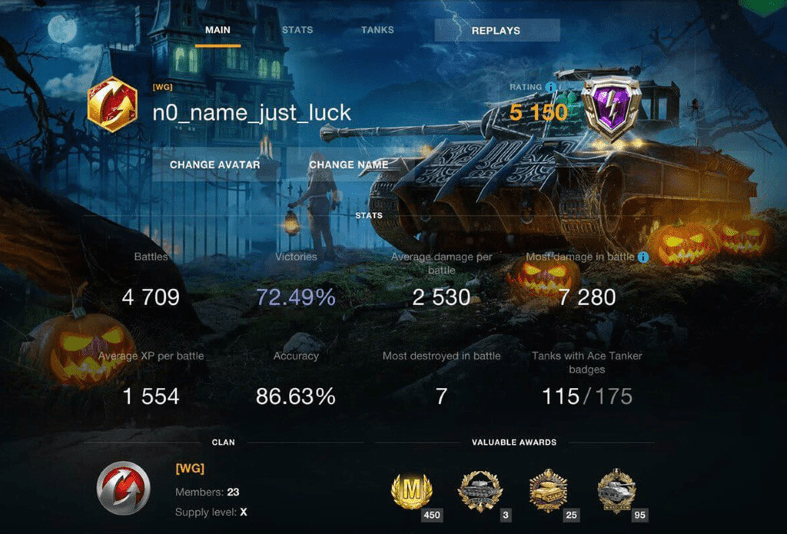
Task: Select the award medal with count 95
Action: coord(616,490)
